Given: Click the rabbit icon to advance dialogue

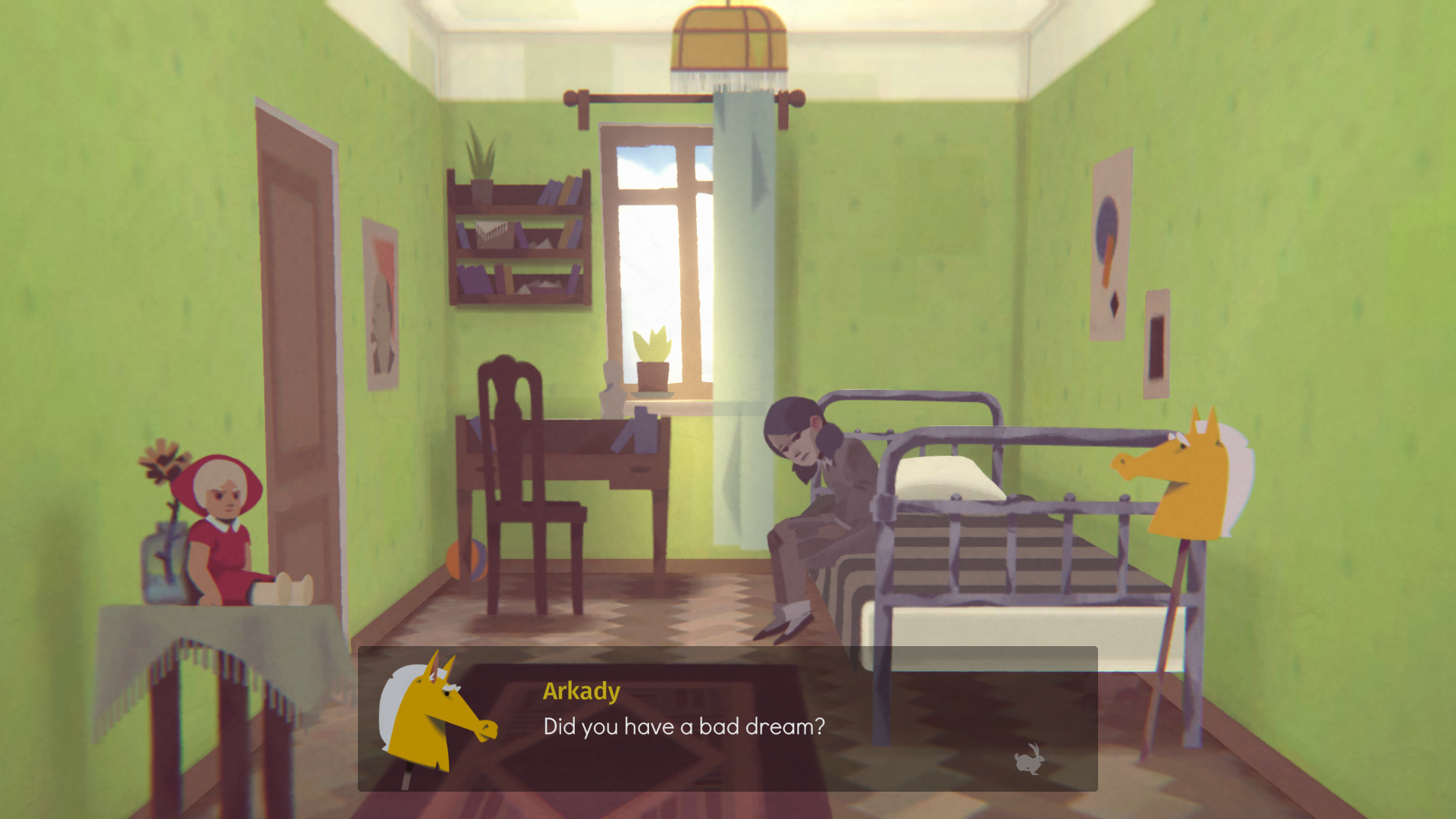Looking at the screenshot, I should [x=1029, y=759].
